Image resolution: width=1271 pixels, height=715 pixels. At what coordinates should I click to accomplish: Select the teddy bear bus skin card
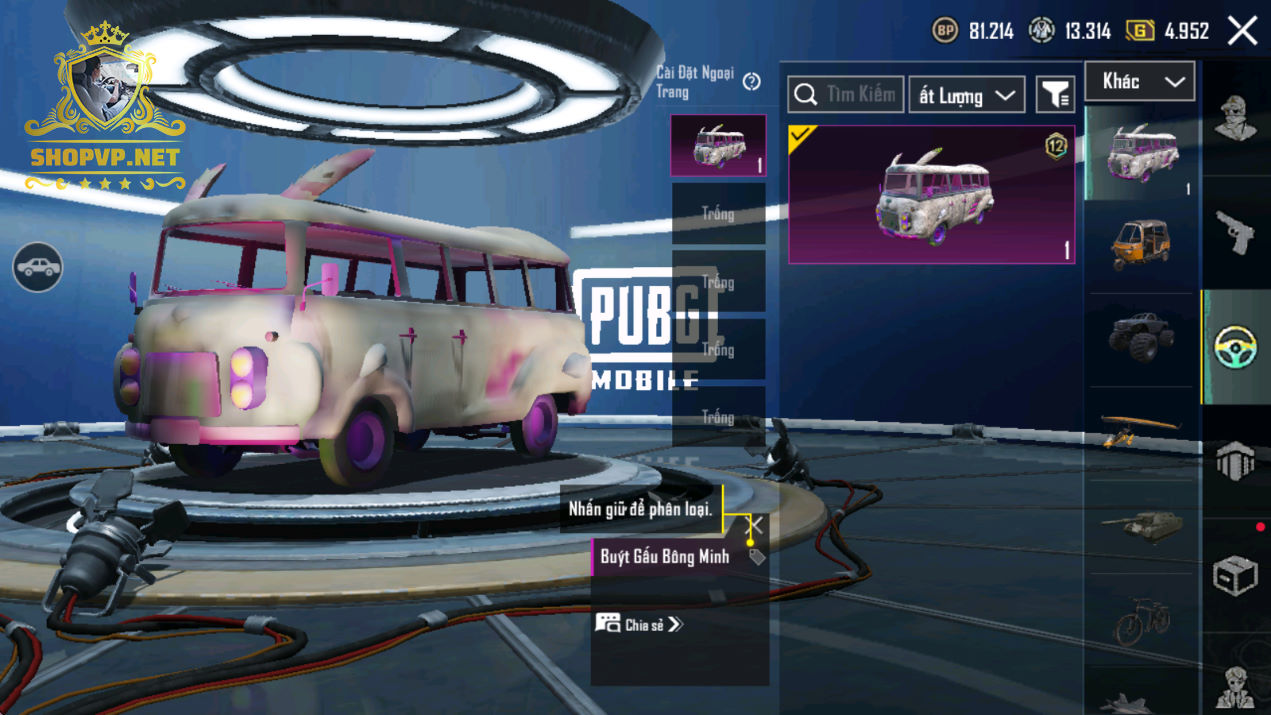(931, 195)
